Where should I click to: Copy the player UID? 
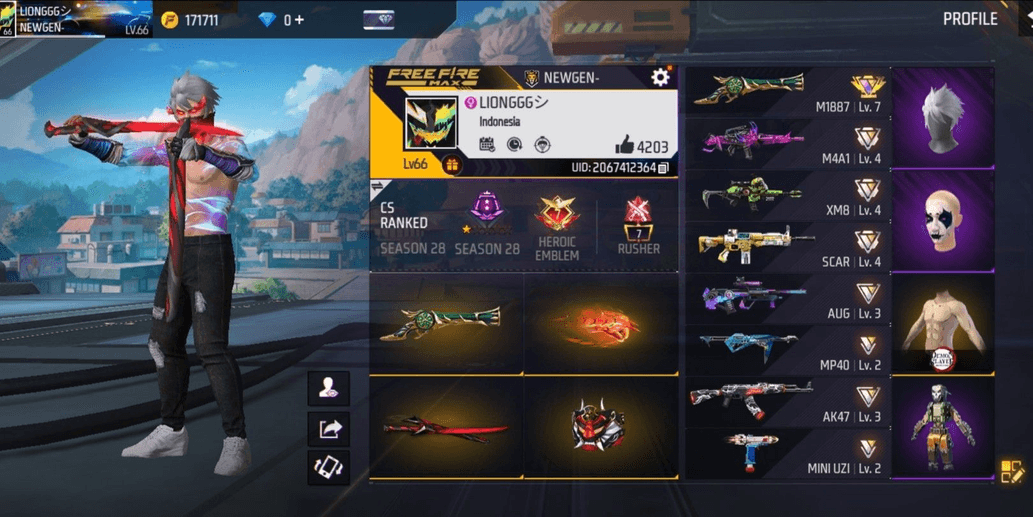point(663,168)
